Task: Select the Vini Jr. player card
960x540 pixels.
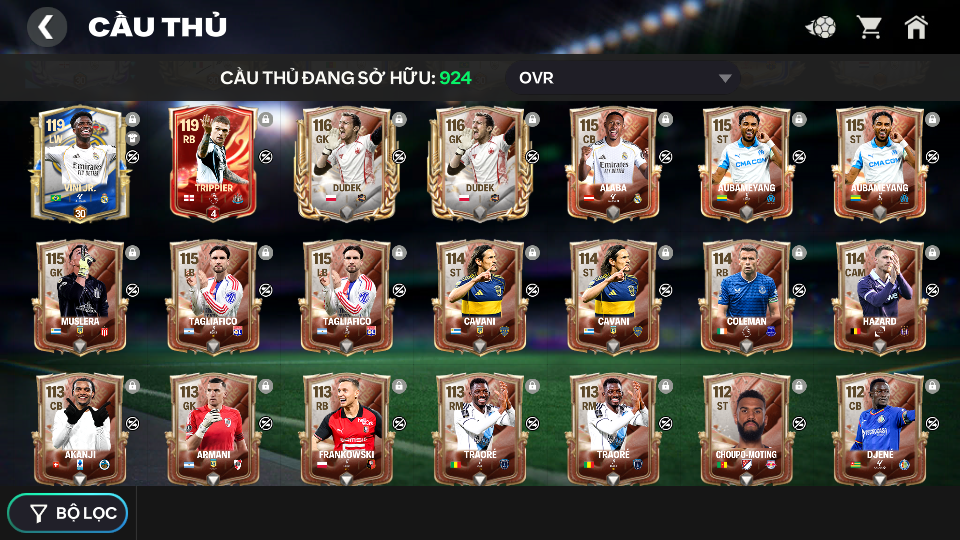Action: (x=80, y=163)
